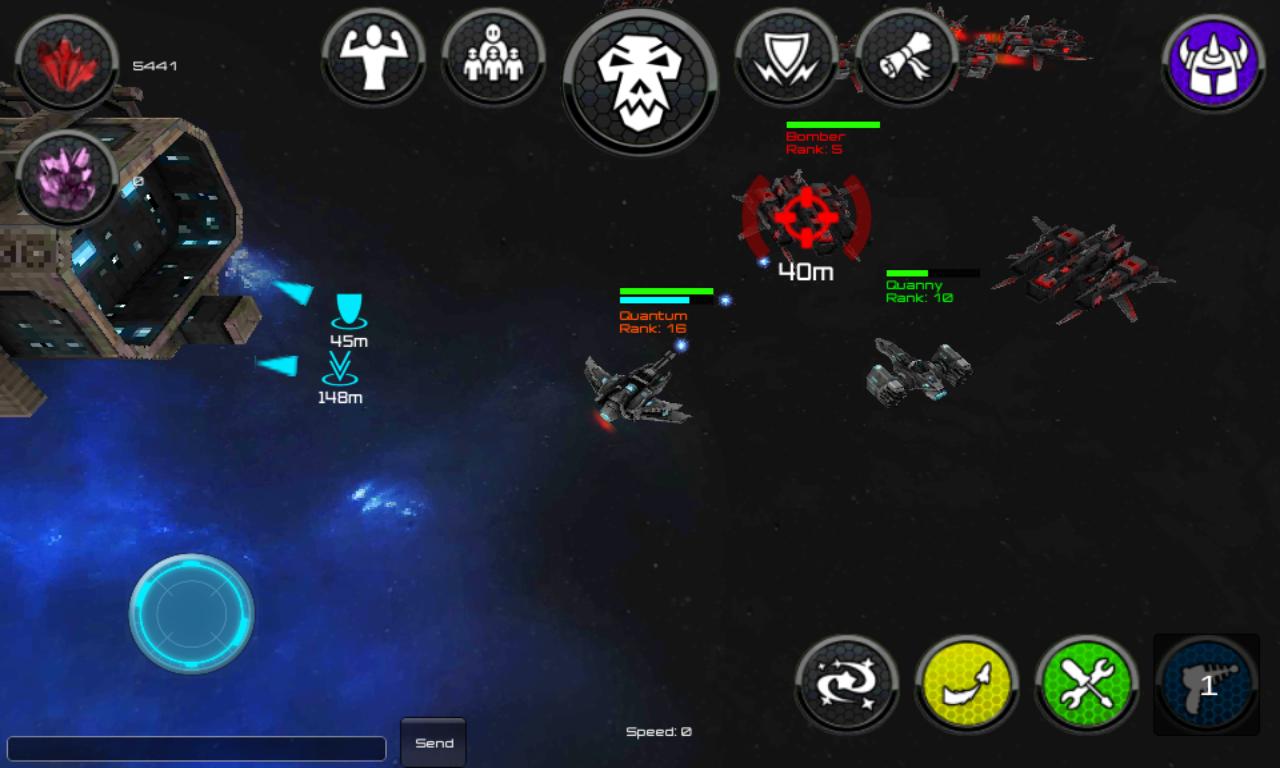Screen dimensions: 1280x768
Task: Open the shield upgrade icon
Action: tap(786, 57)
